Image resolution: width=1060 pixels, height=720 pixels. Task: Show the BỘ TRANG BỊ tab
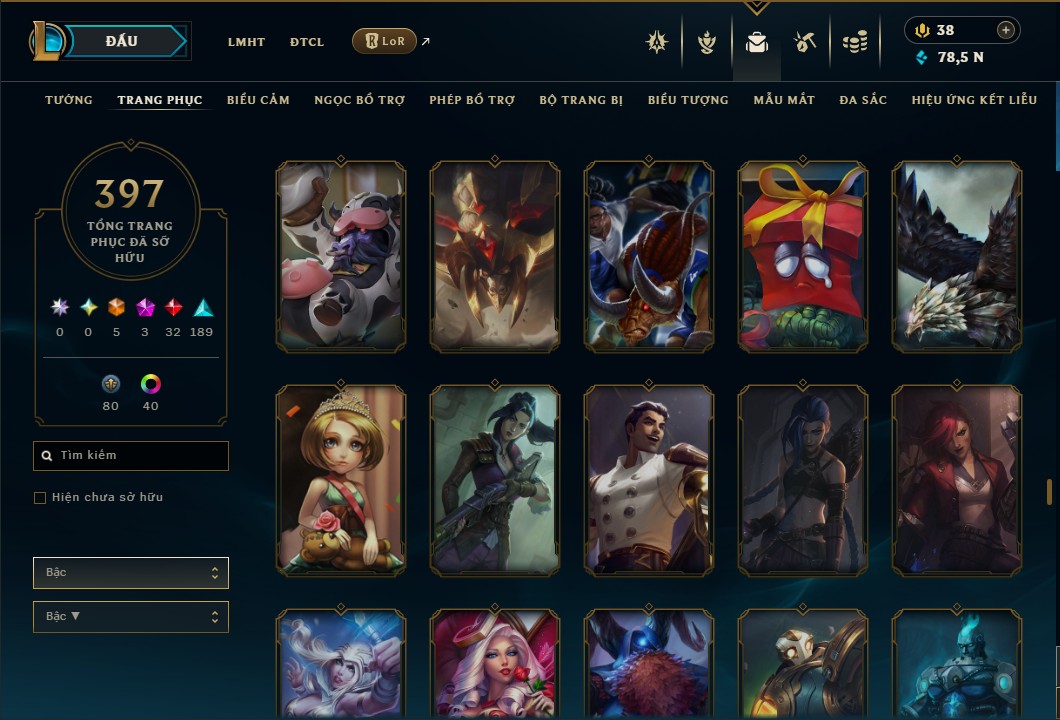[x=581, y=100]
